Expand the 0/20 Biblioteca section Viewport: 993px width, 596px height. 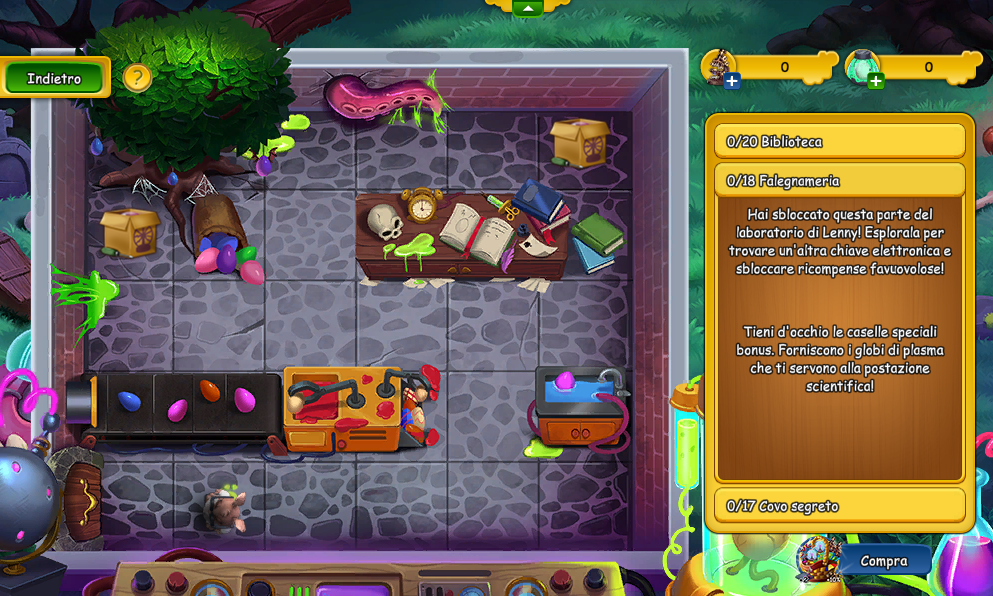pos(839,141)
